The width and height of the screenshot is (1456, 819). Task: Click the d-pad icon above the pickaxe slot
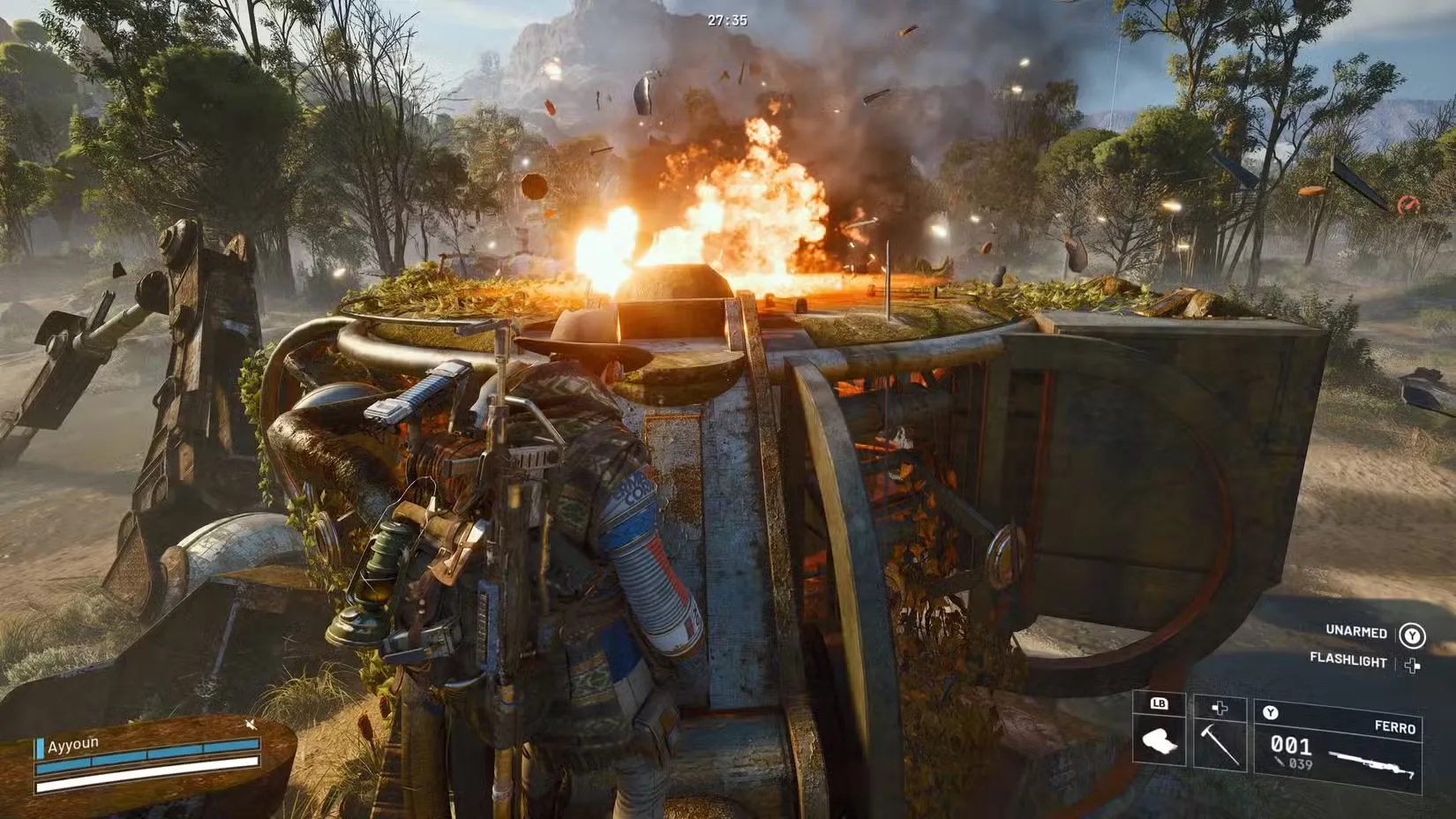[x=1219, y=708]
